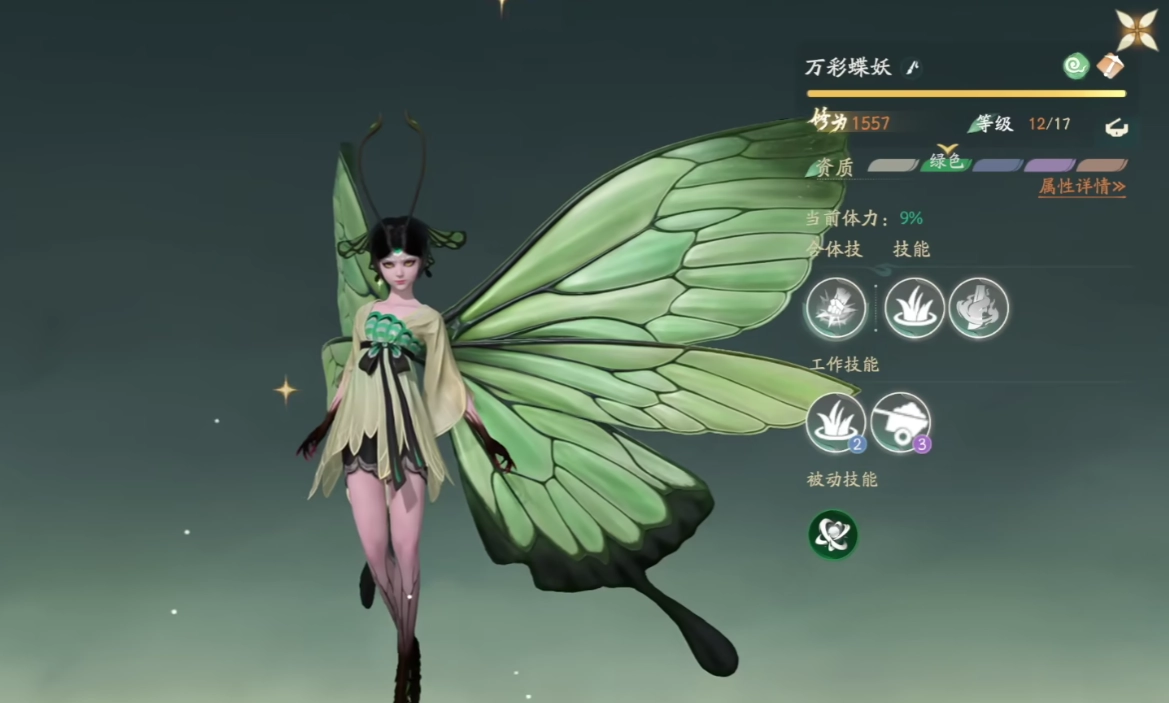Click the icon beside the 等级 12/17 level

click(1115, 126)
